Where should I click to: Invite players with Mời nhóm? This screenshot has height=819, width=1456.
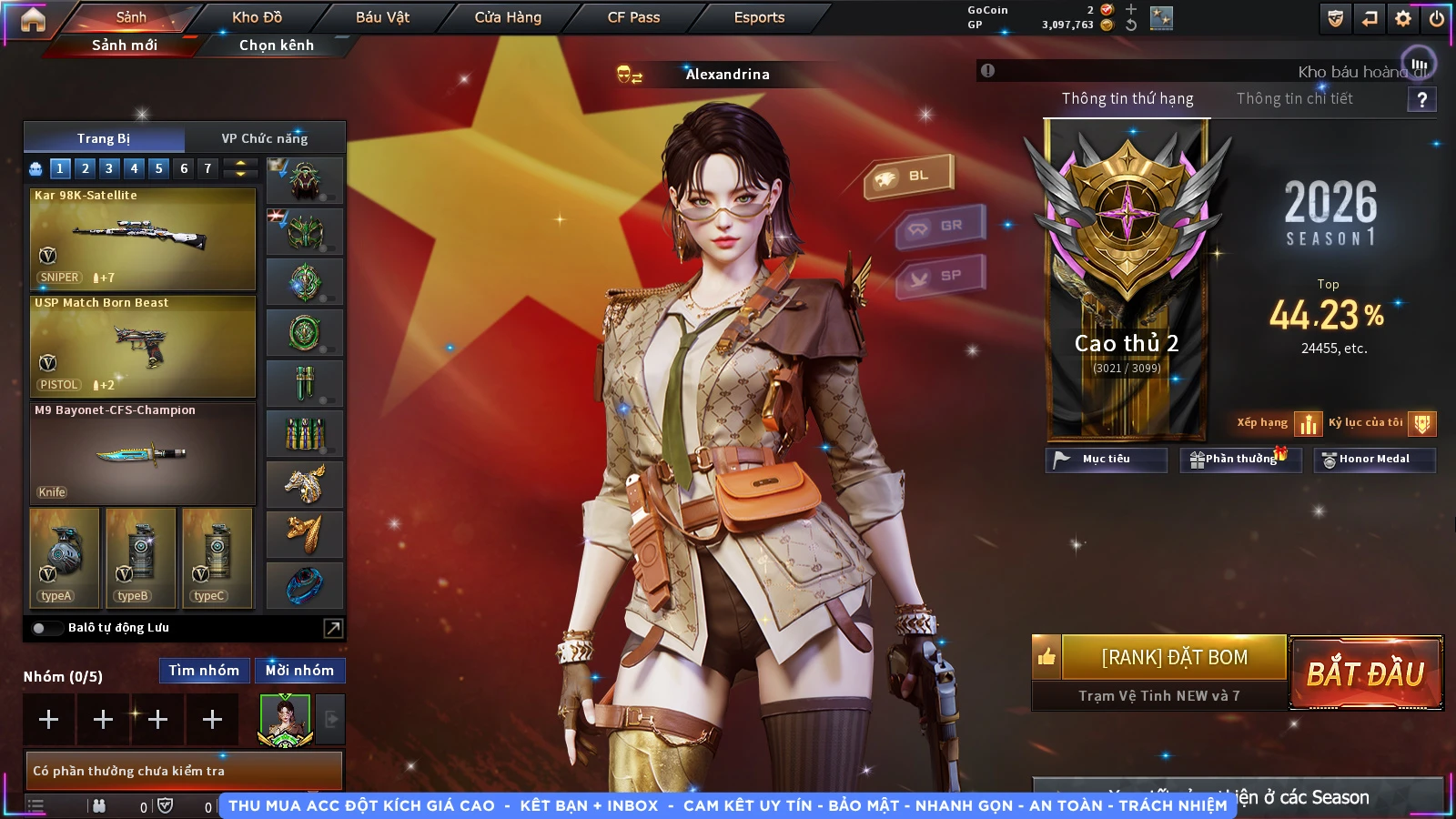pyautogui.click(x=299, y=671)
